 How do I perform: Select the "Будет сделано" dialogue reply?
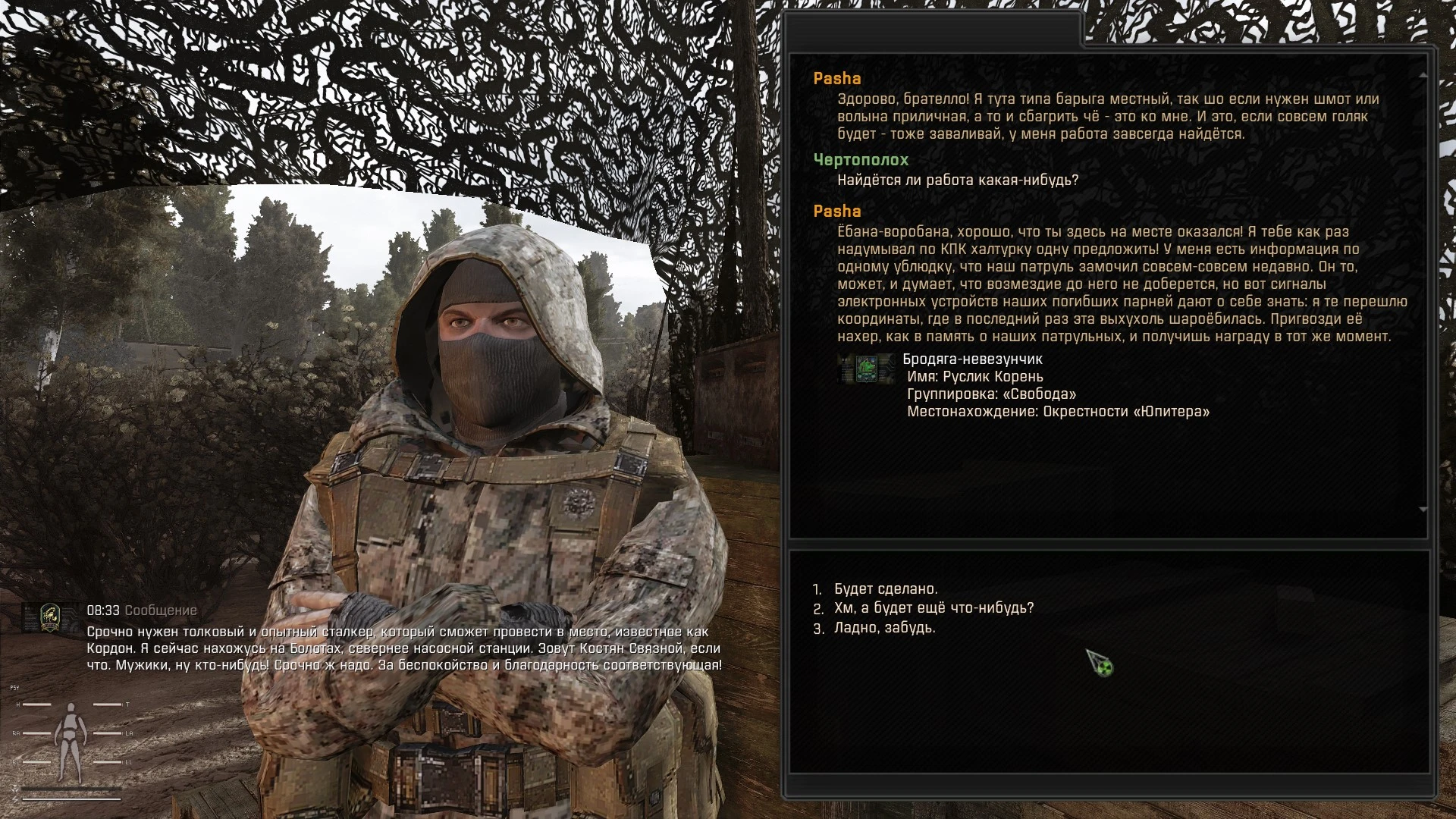(x=884, y=588)
